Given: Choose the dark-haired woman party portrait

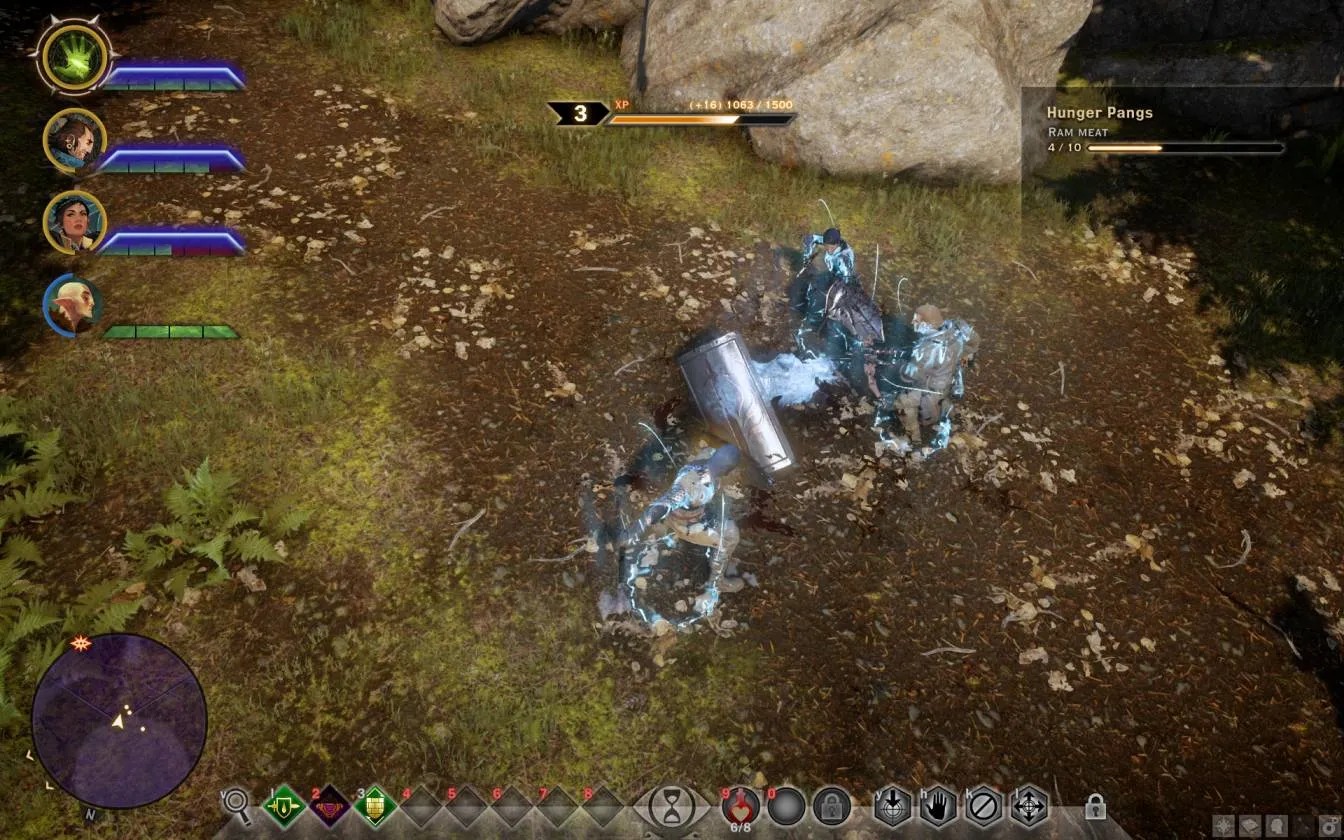Looking at the screenshot, I should point(75,222).
